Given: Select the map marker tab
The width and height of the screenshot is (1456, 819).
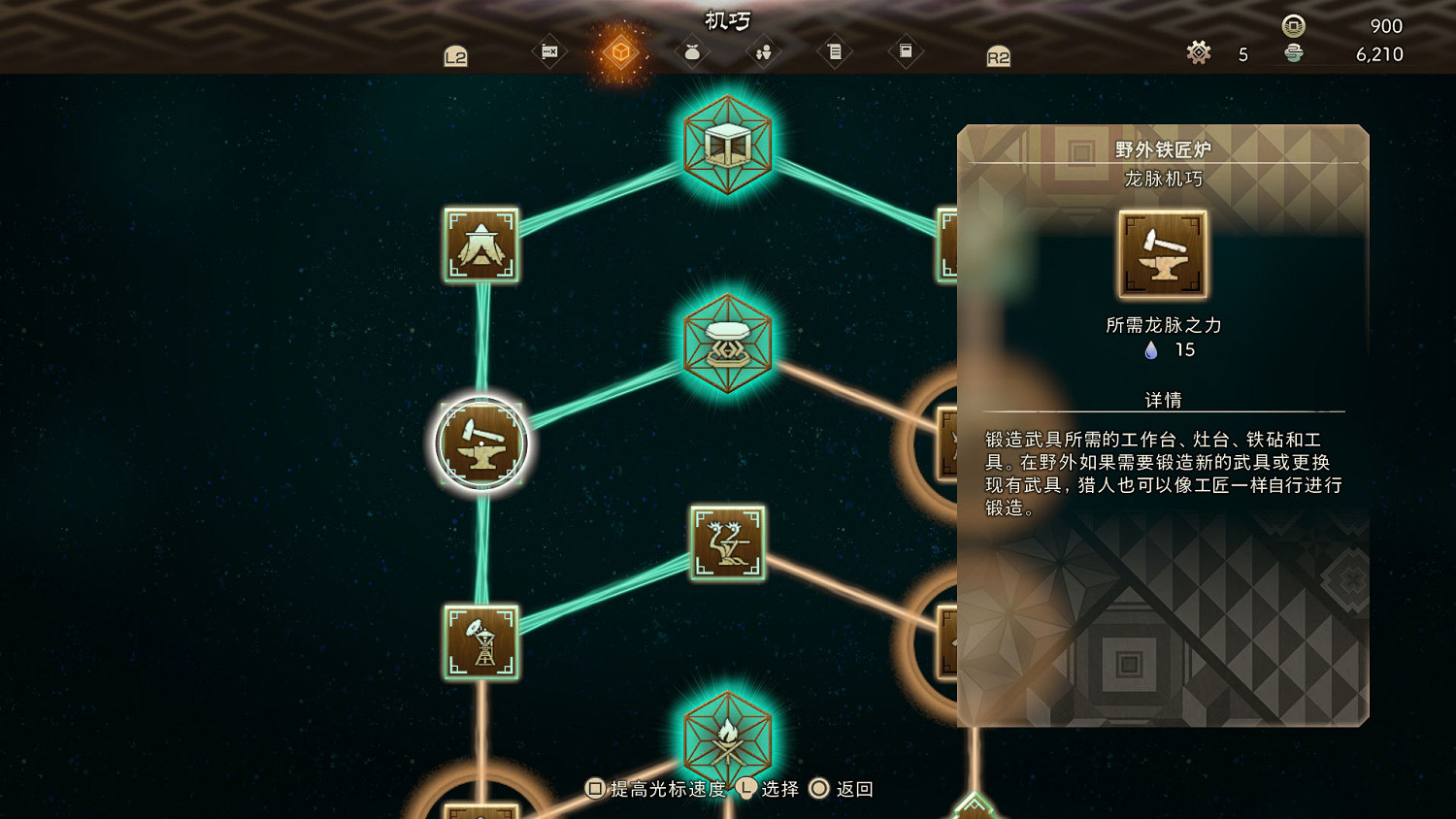Looking at the screenshot, I should pyautogui.click(x=549, y=51).
